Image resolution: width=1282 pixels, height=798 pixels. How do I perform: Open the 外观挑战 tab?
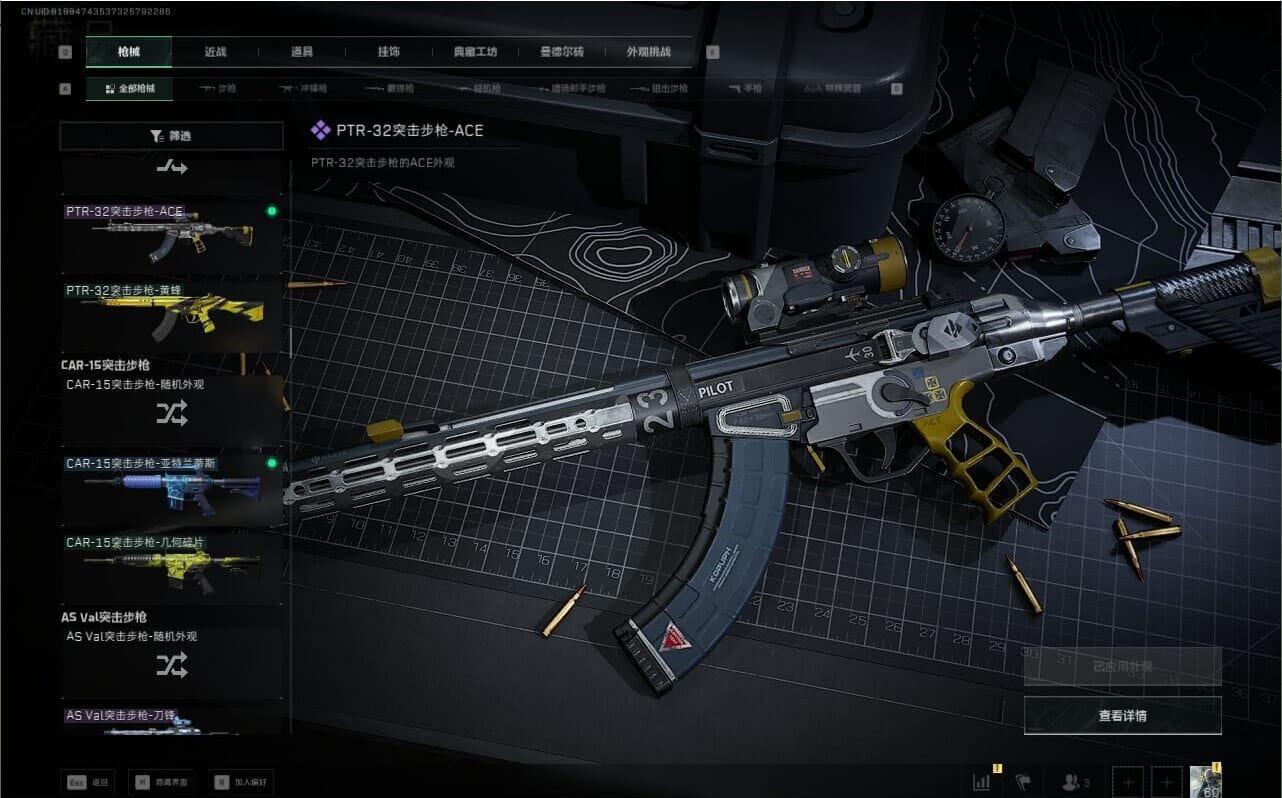click(648, 52)
